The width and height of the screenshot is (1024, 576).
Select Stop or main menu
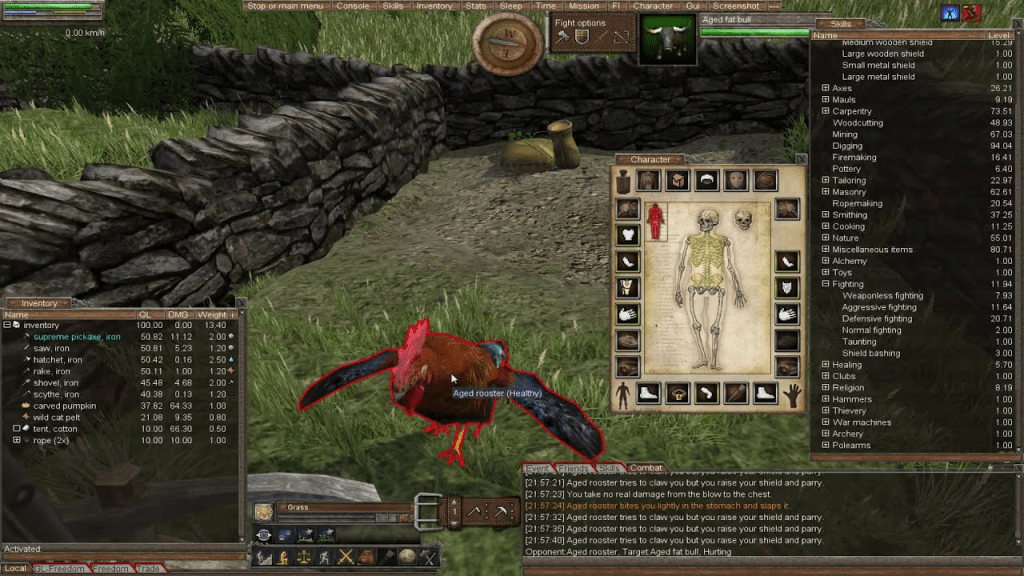click(285, 6)
